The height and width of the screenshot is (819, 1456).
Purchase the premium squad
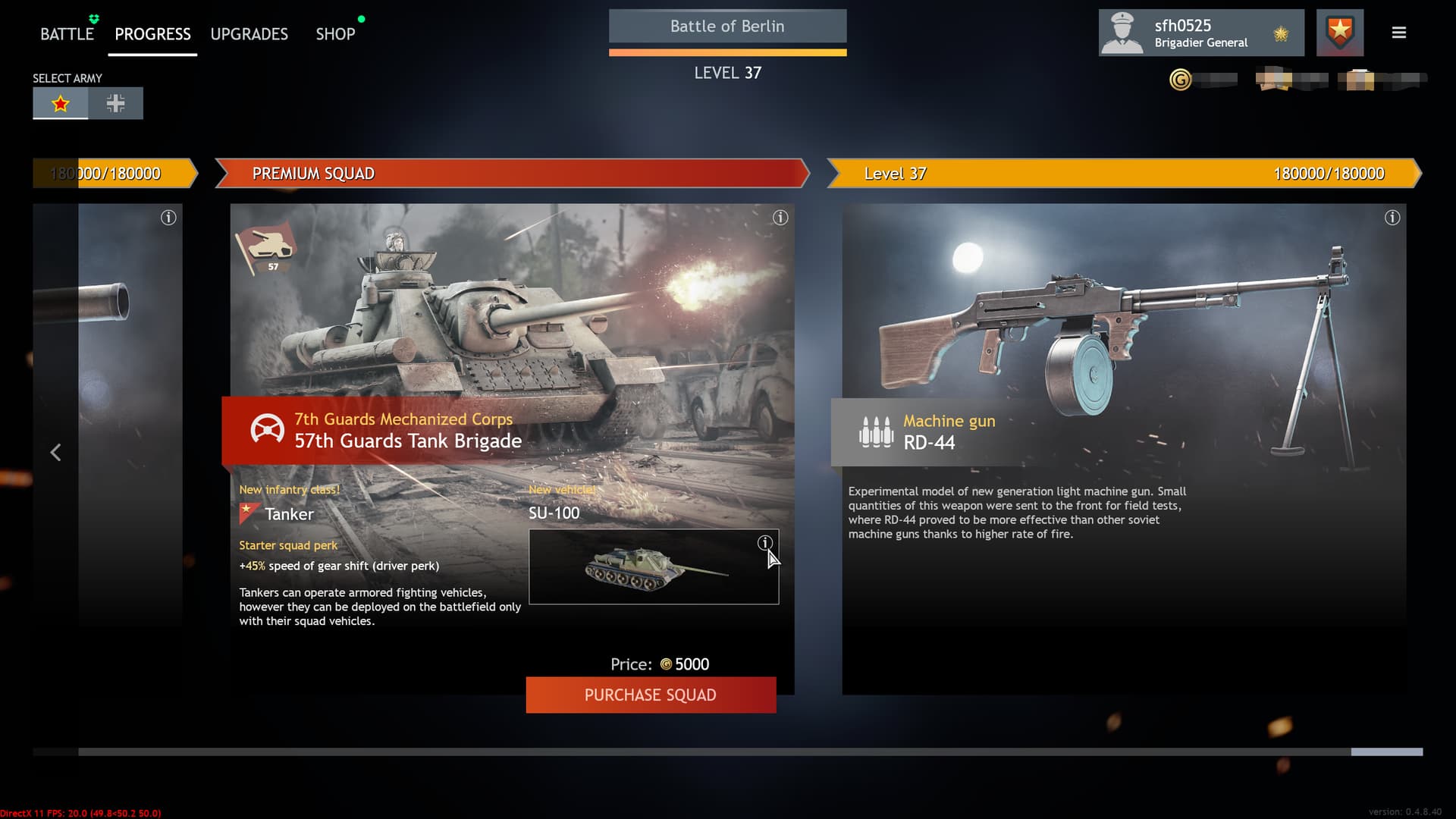coord(651,695)
